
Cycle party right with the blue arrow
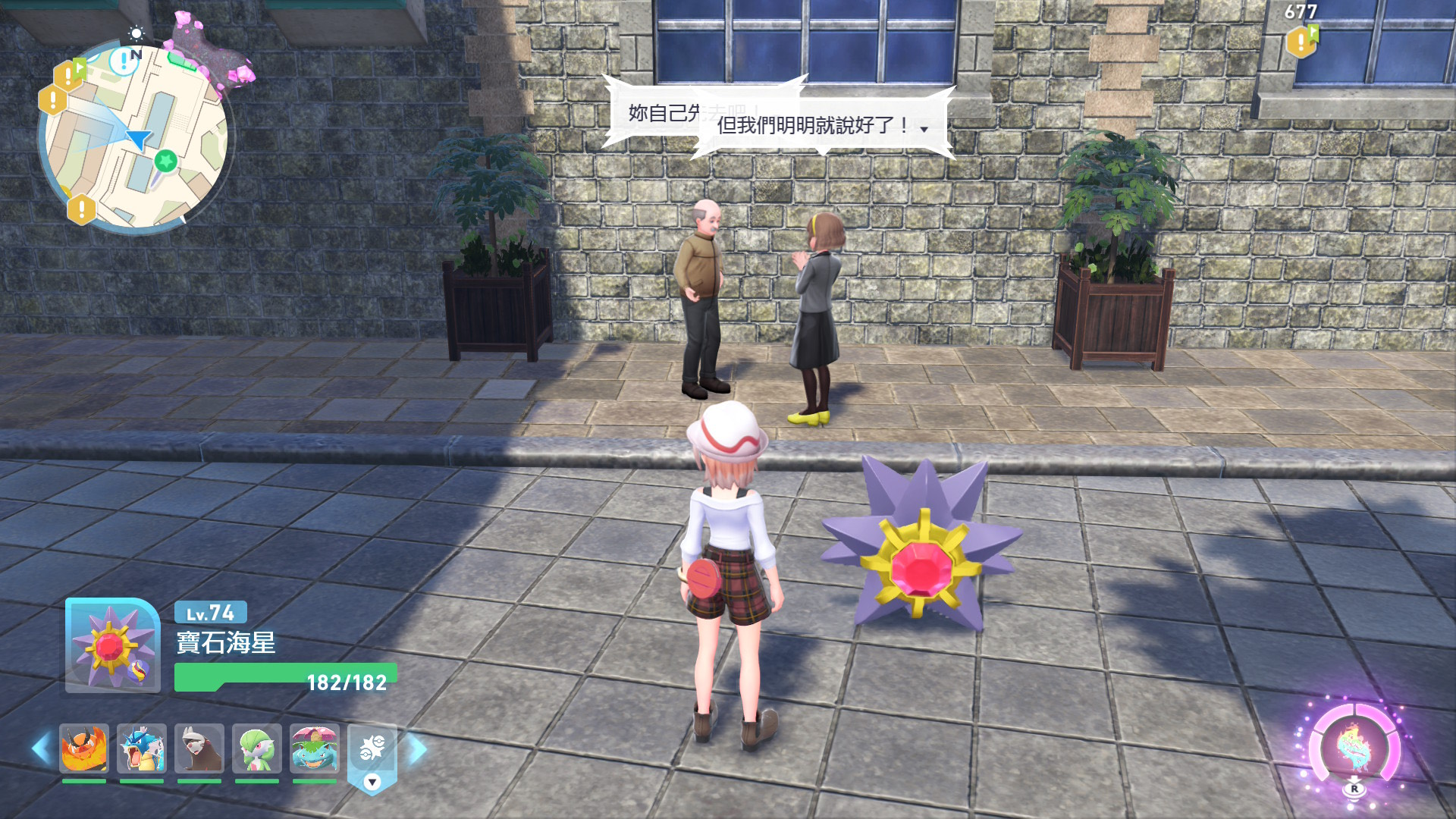(x=418, y=749)
